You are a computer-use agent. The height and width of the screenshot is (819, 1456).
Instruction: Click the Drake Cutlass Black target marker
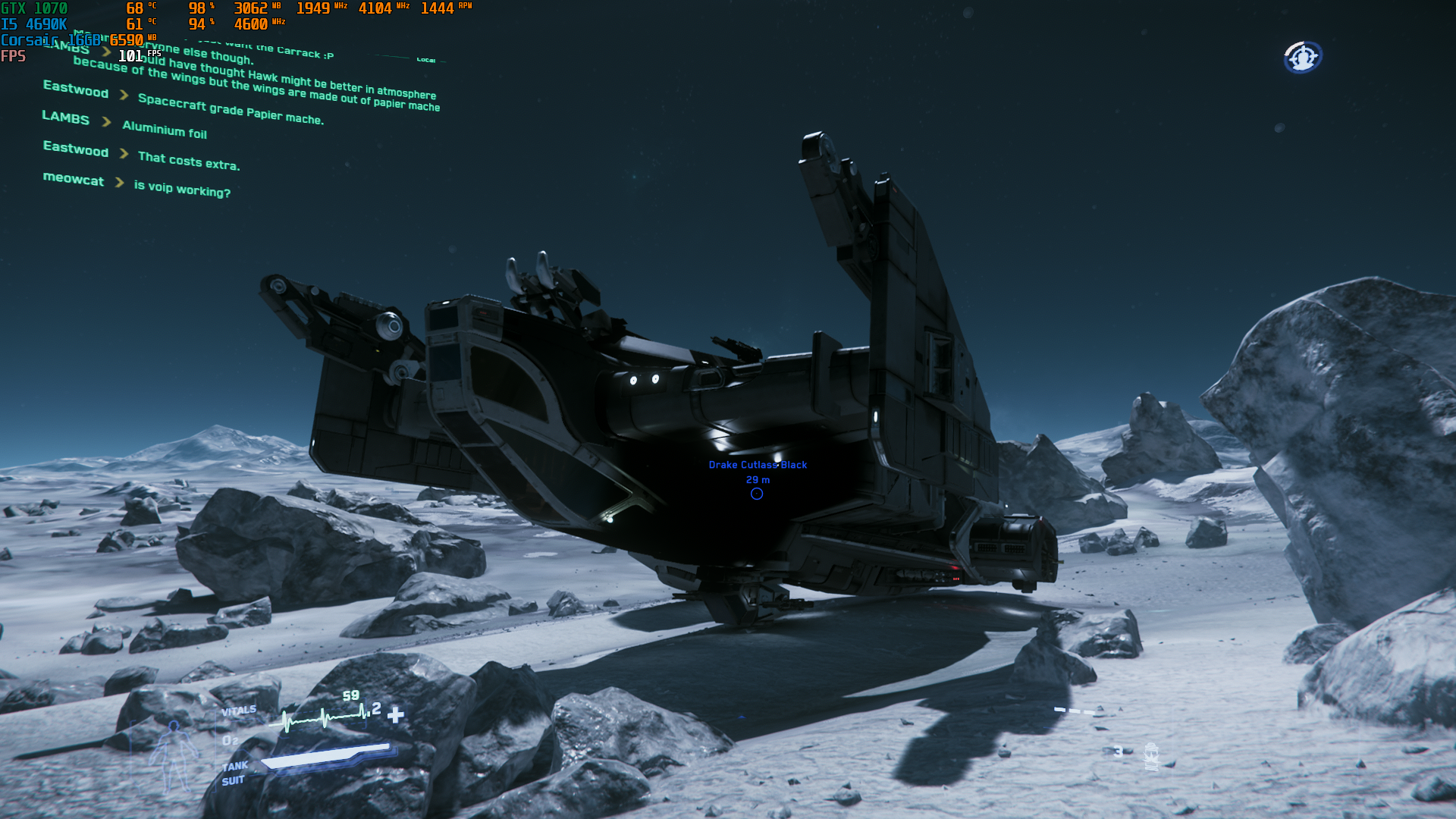[x=756, y=494]
